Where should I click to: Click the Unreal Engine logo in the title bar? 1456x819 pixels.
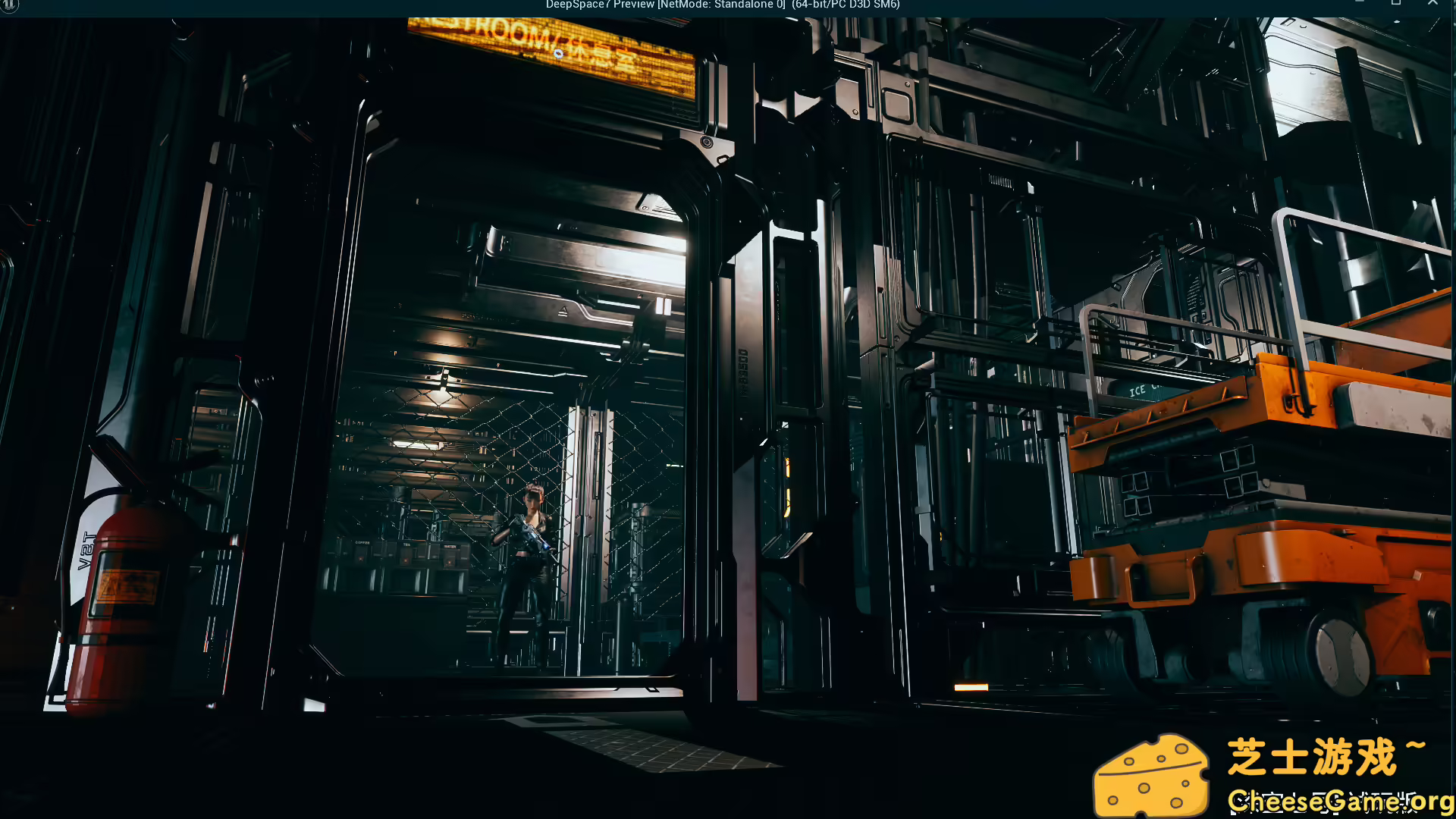click(x=8, y=5)
